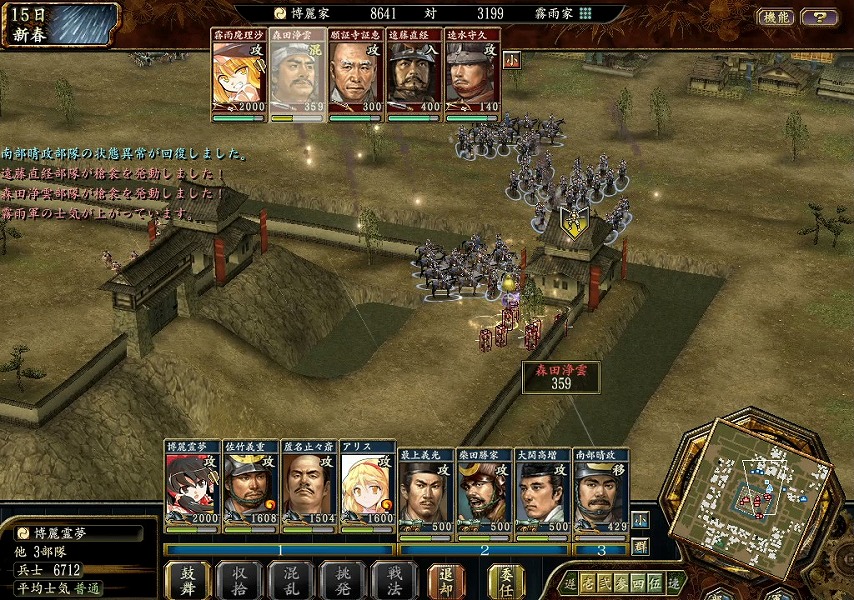This screenshot has height=600, width=854.
Task: Activate the 混乱 command
Action: (x=291, y=580)
